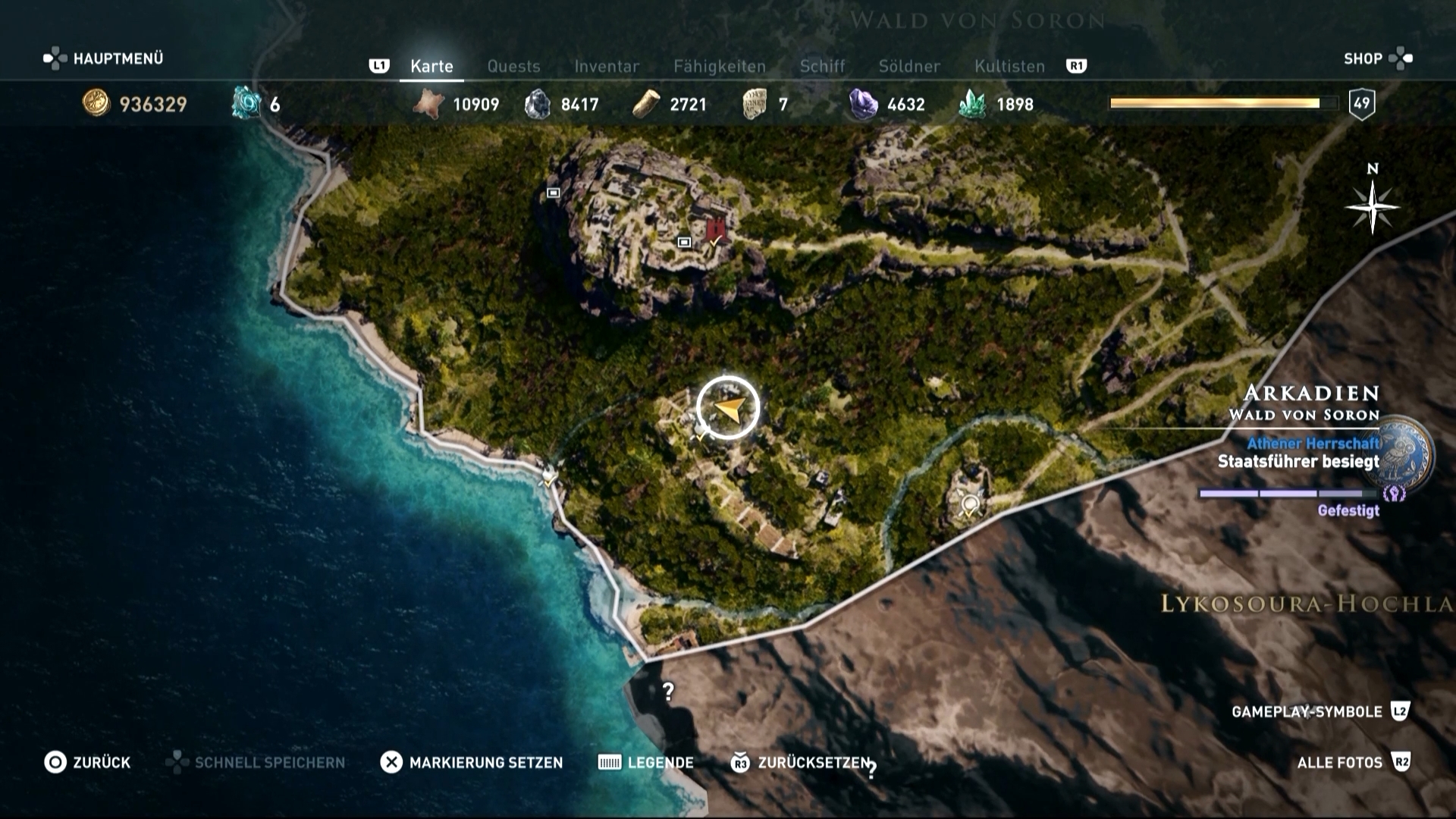Open the Inventar tab
Image resolution: width=1456 pixels, height=819 pixels.
tap(607, 67)
